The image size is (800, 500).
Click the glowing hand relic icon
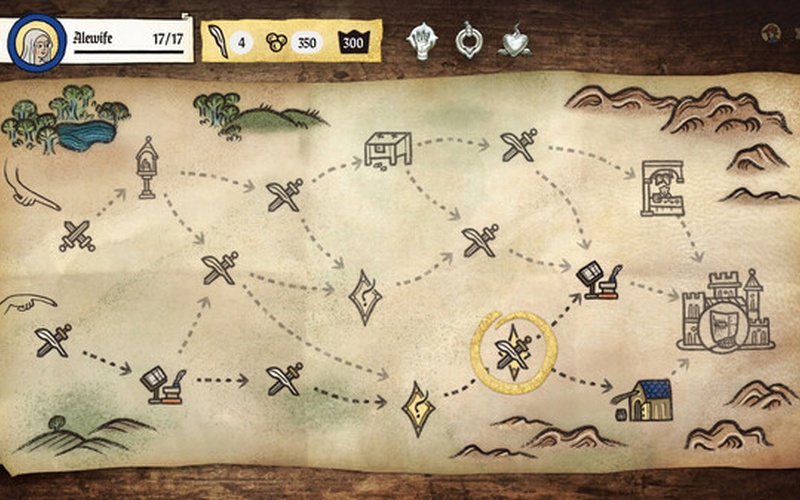[x=423, y=41]
